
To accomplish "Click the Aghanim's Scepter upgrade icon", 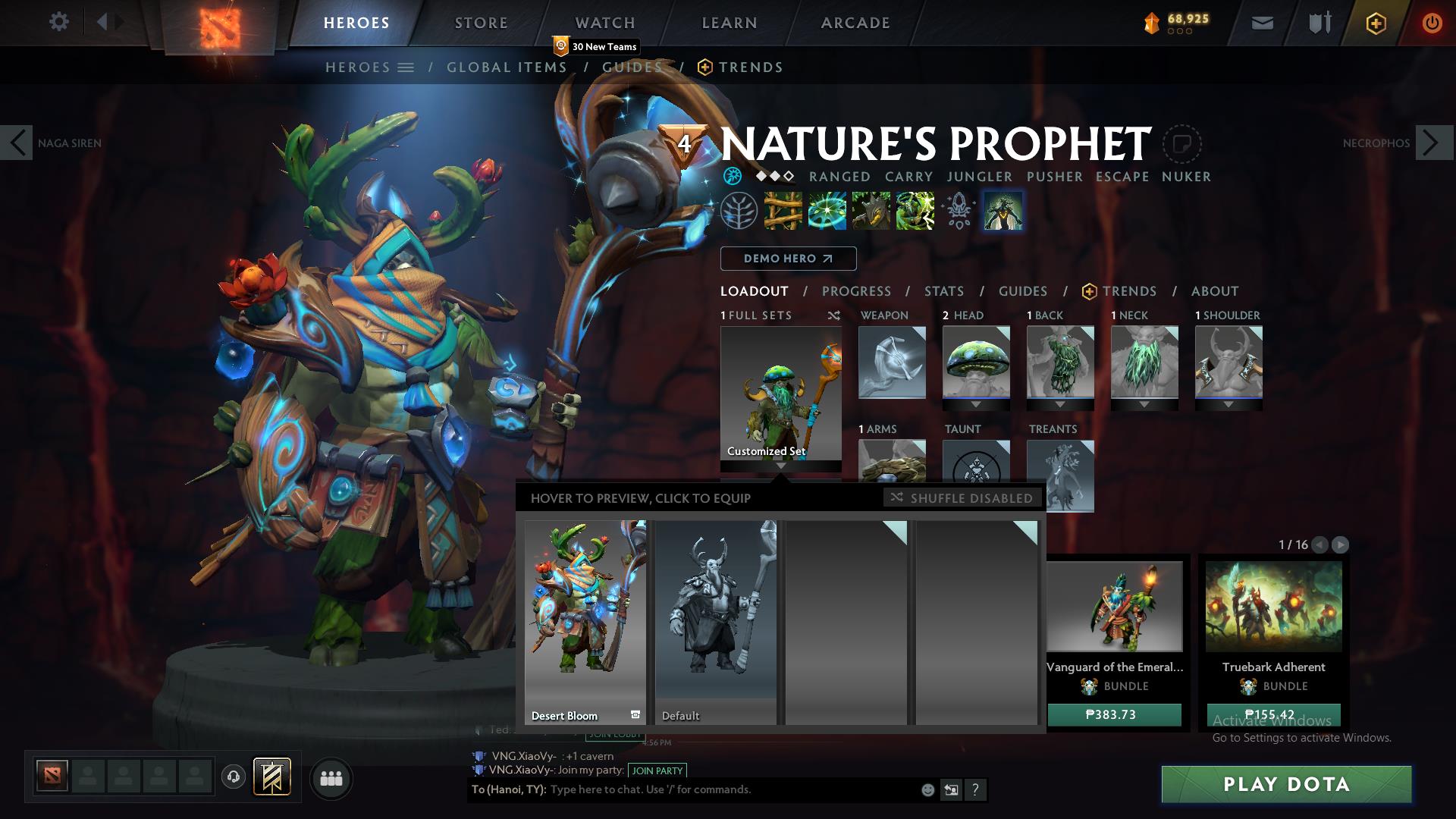I will tap(958, 211).
